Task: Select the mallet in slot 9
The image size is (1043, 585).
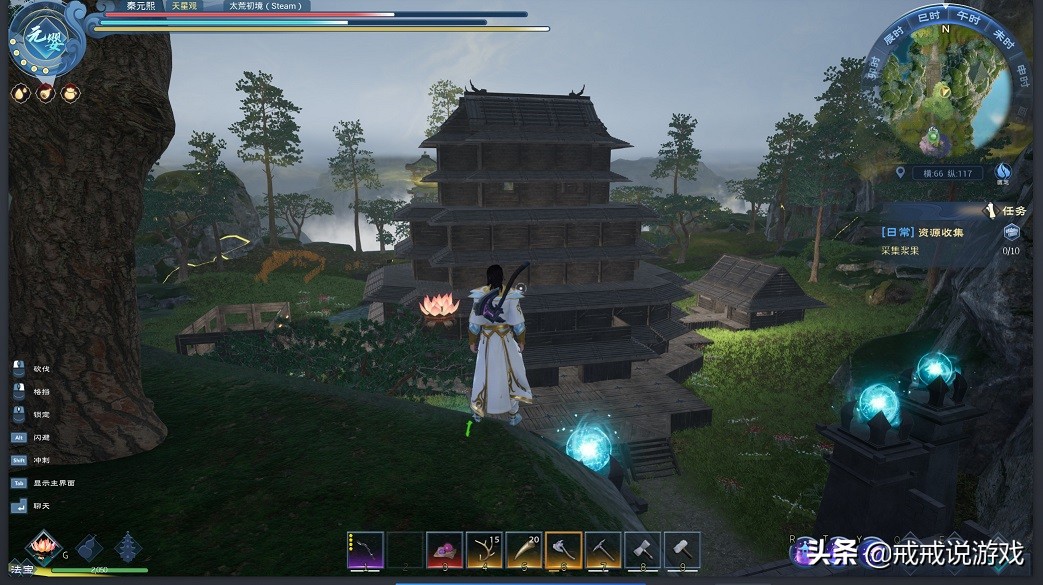Action: [x=682, y=550]
